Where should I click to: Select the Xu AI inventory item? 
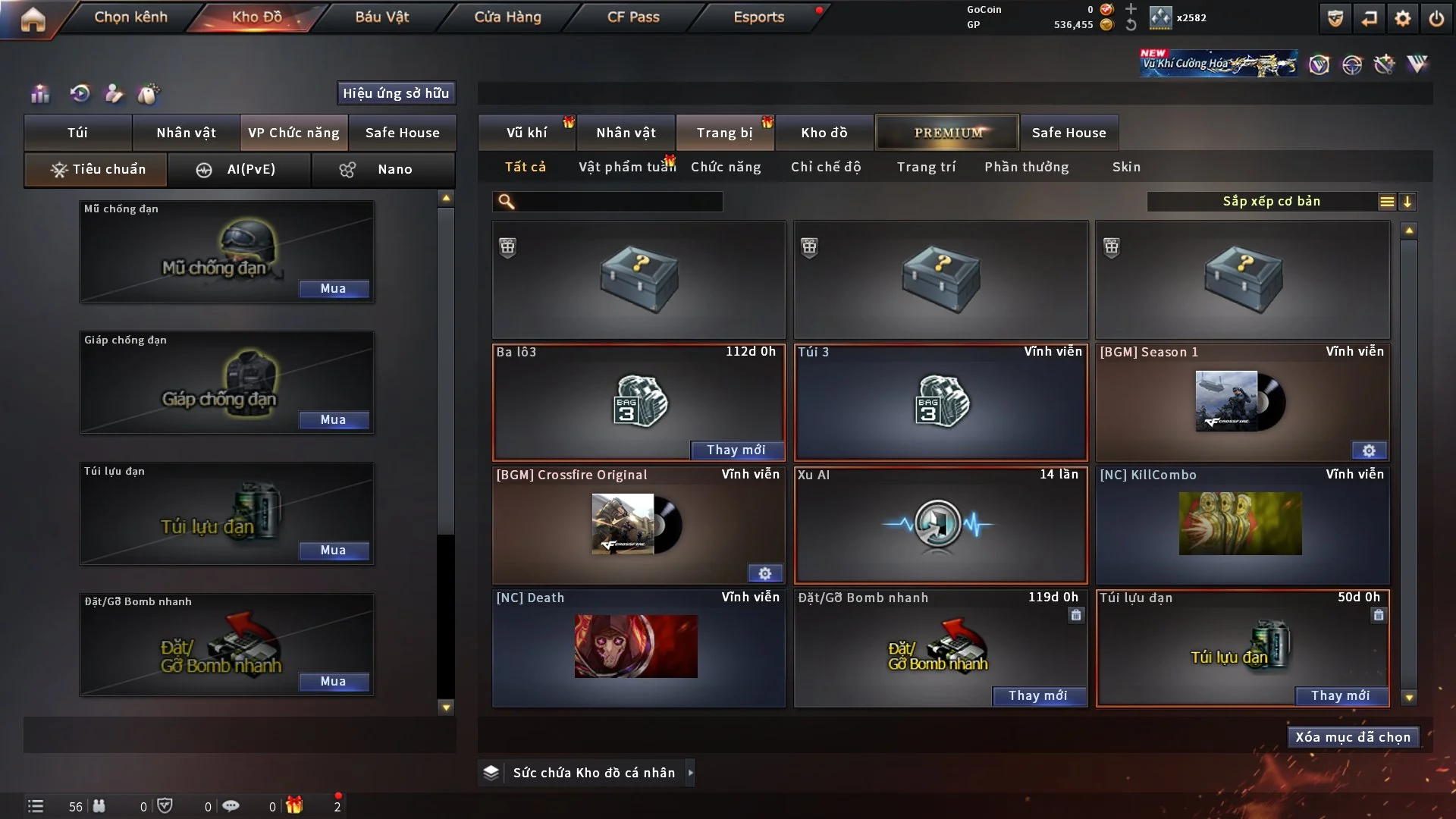(x=940, y=525)
